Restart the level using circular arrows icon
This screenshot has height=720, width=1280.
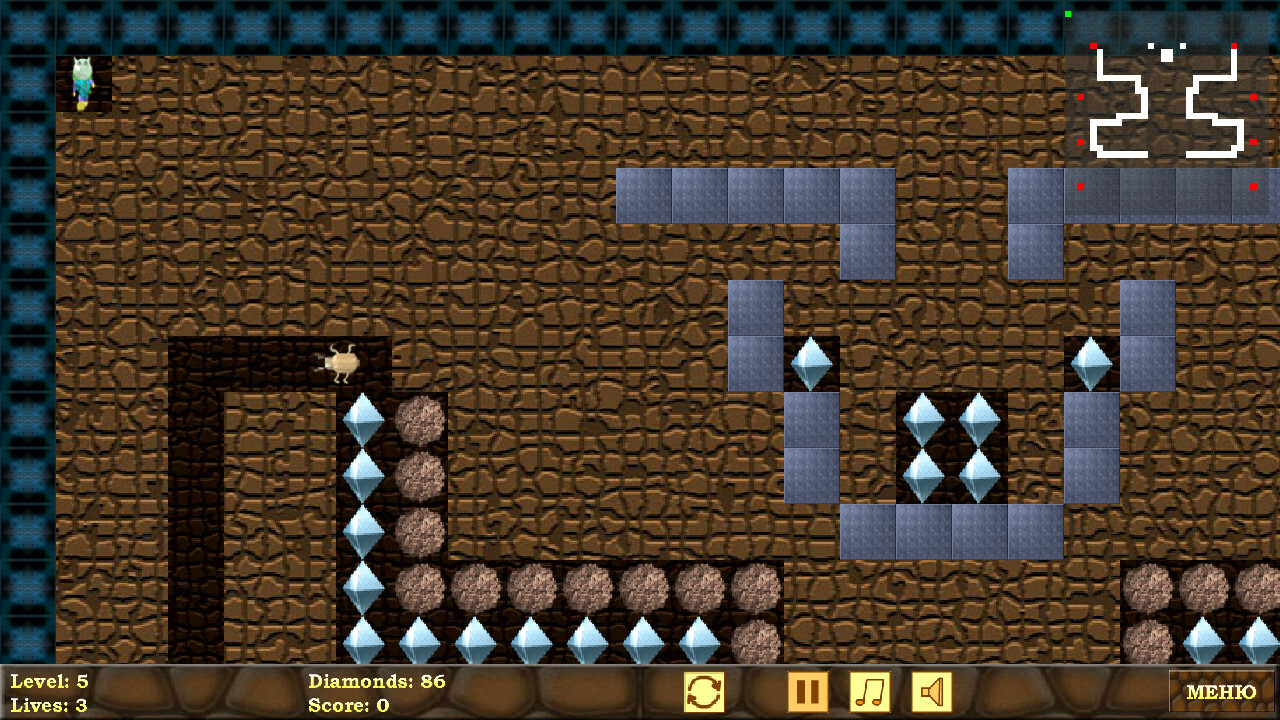[x=705, y=690]
